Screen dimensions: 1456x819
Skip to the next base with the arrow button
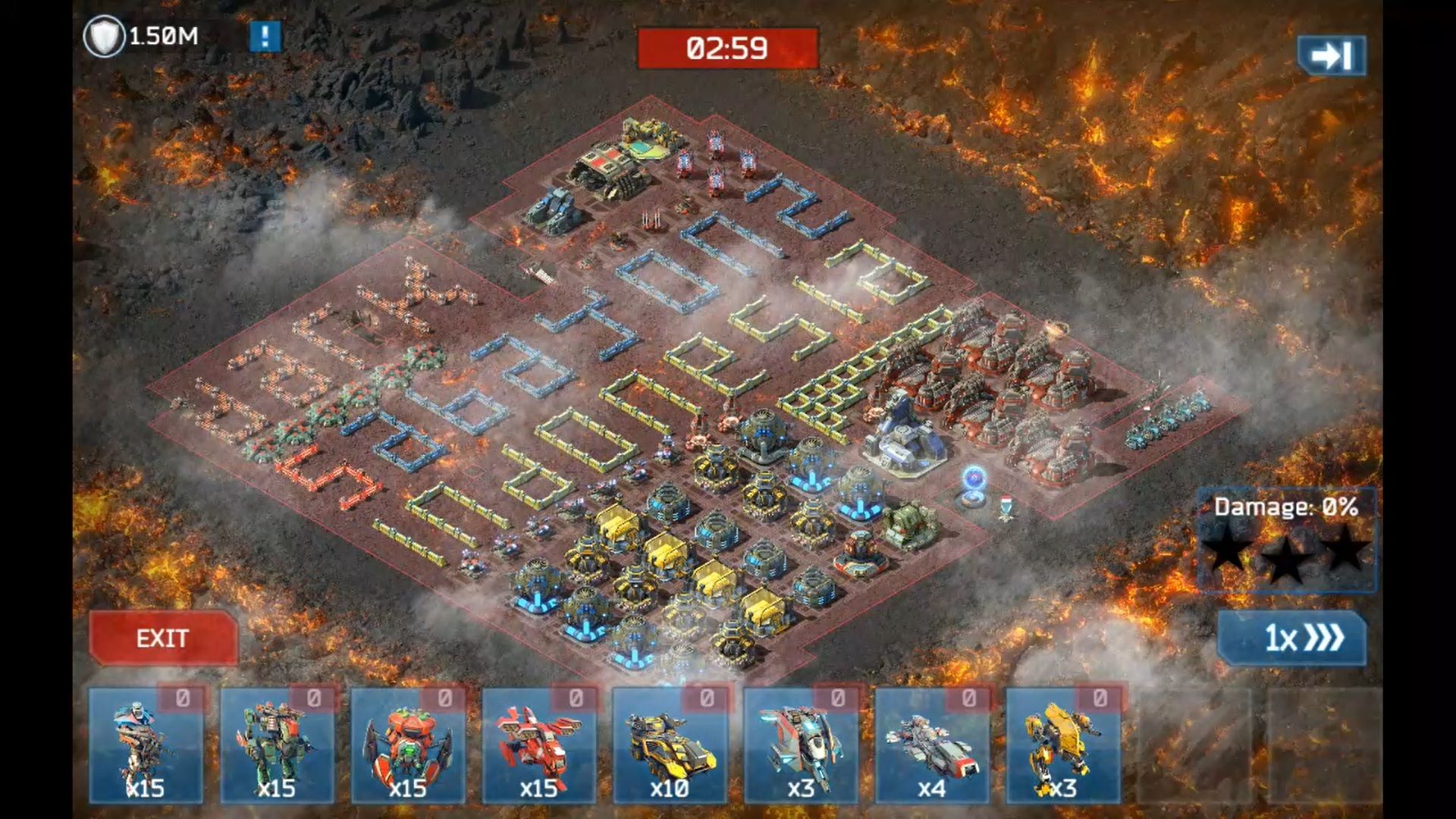click(x=1331, y=55)
